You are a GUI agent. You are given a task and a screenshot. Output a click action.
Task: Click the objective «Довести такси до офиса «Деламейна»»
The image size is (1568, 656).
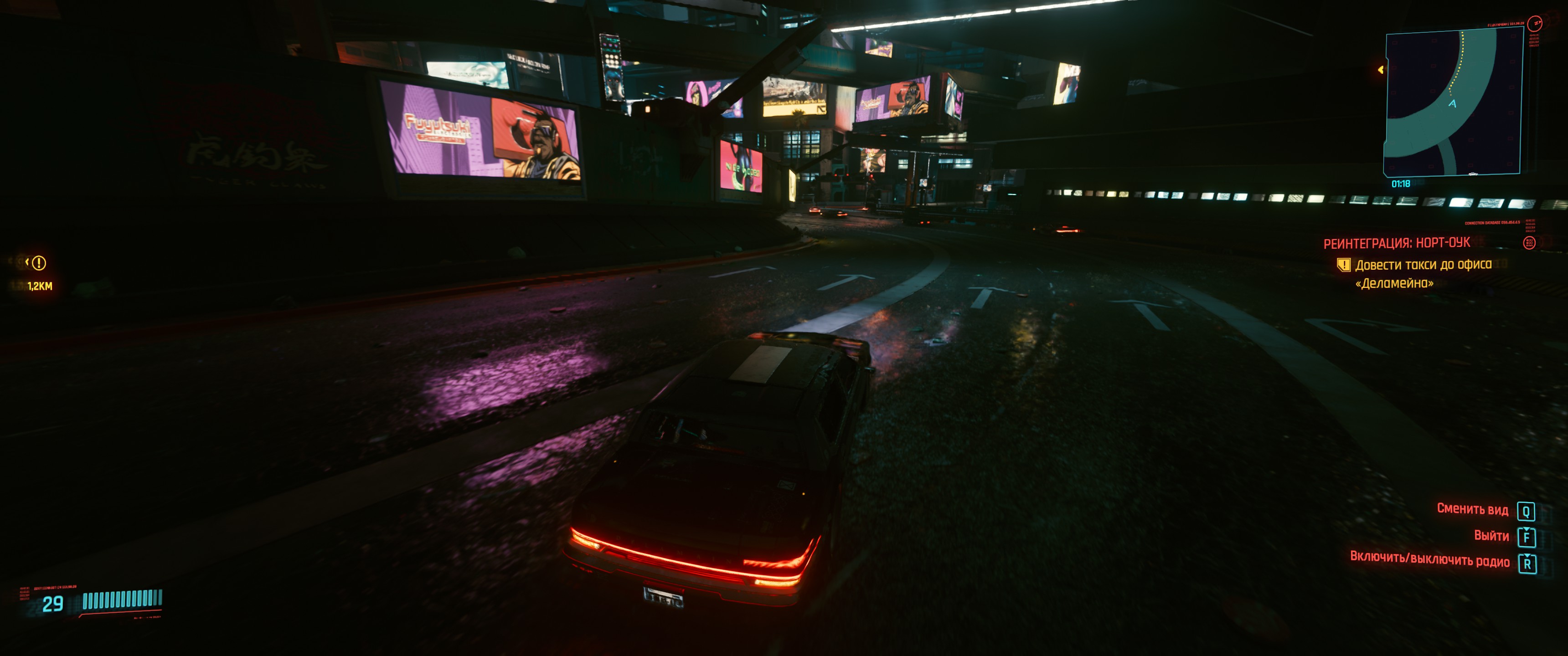click(1423, 273)
